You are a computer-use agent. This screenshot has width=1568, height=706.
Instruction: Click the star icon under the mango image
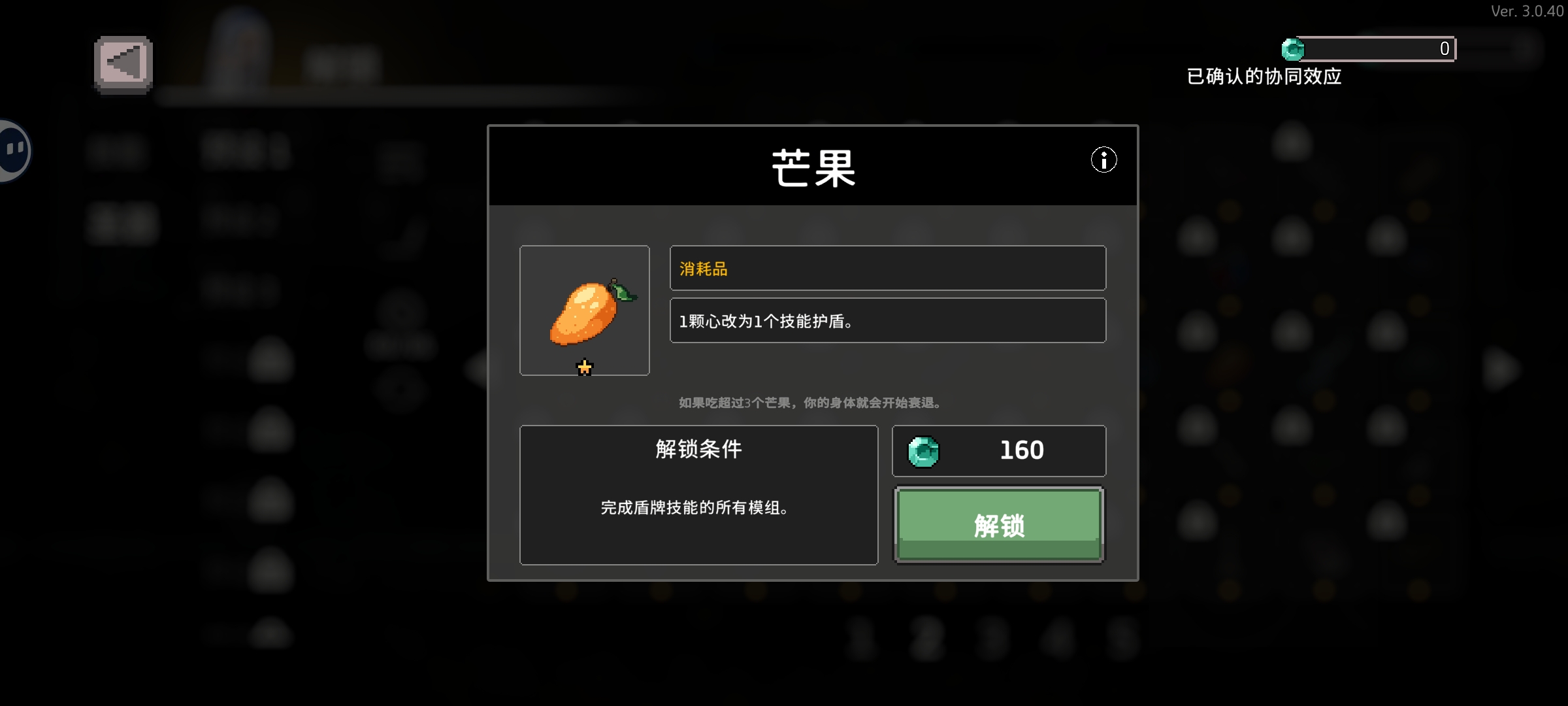584,367
